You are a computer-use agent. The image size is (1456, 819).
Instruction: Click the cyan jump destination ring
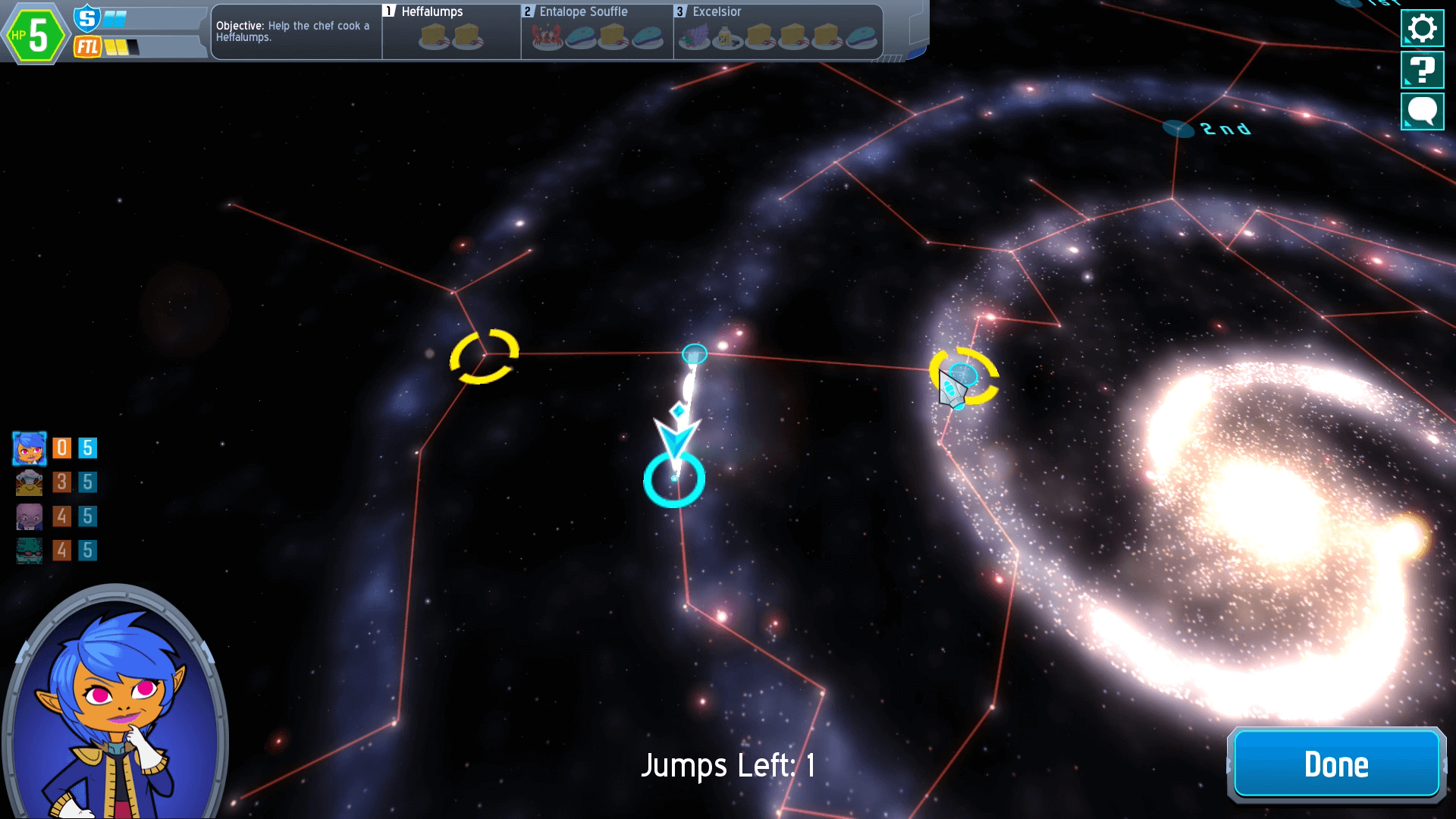point(673,479)
